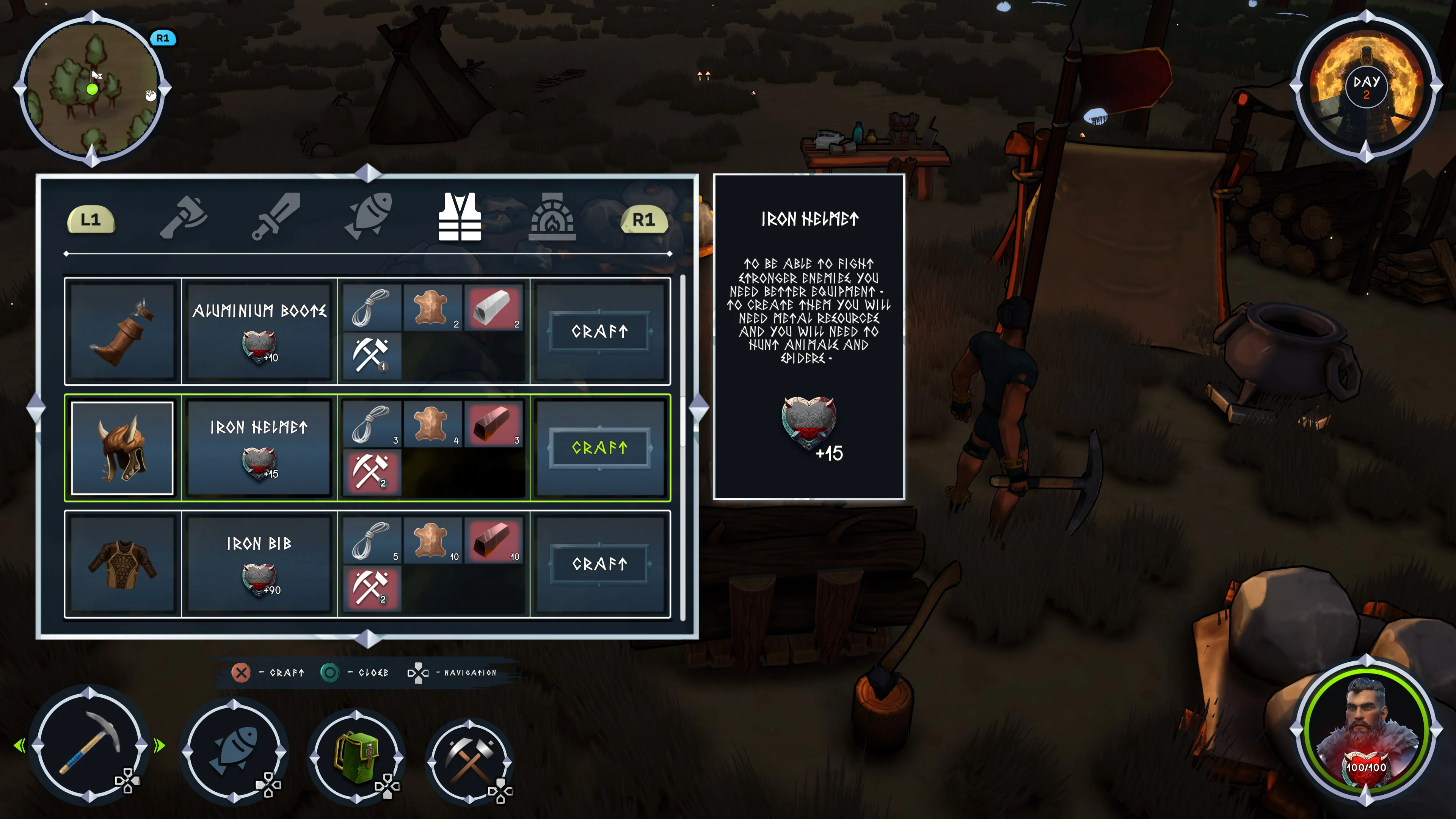Viewport: 1456px width, 819px height.
Task: Select the armor vest crafting category
Action: pyautogui.click(x=460, y=219)
